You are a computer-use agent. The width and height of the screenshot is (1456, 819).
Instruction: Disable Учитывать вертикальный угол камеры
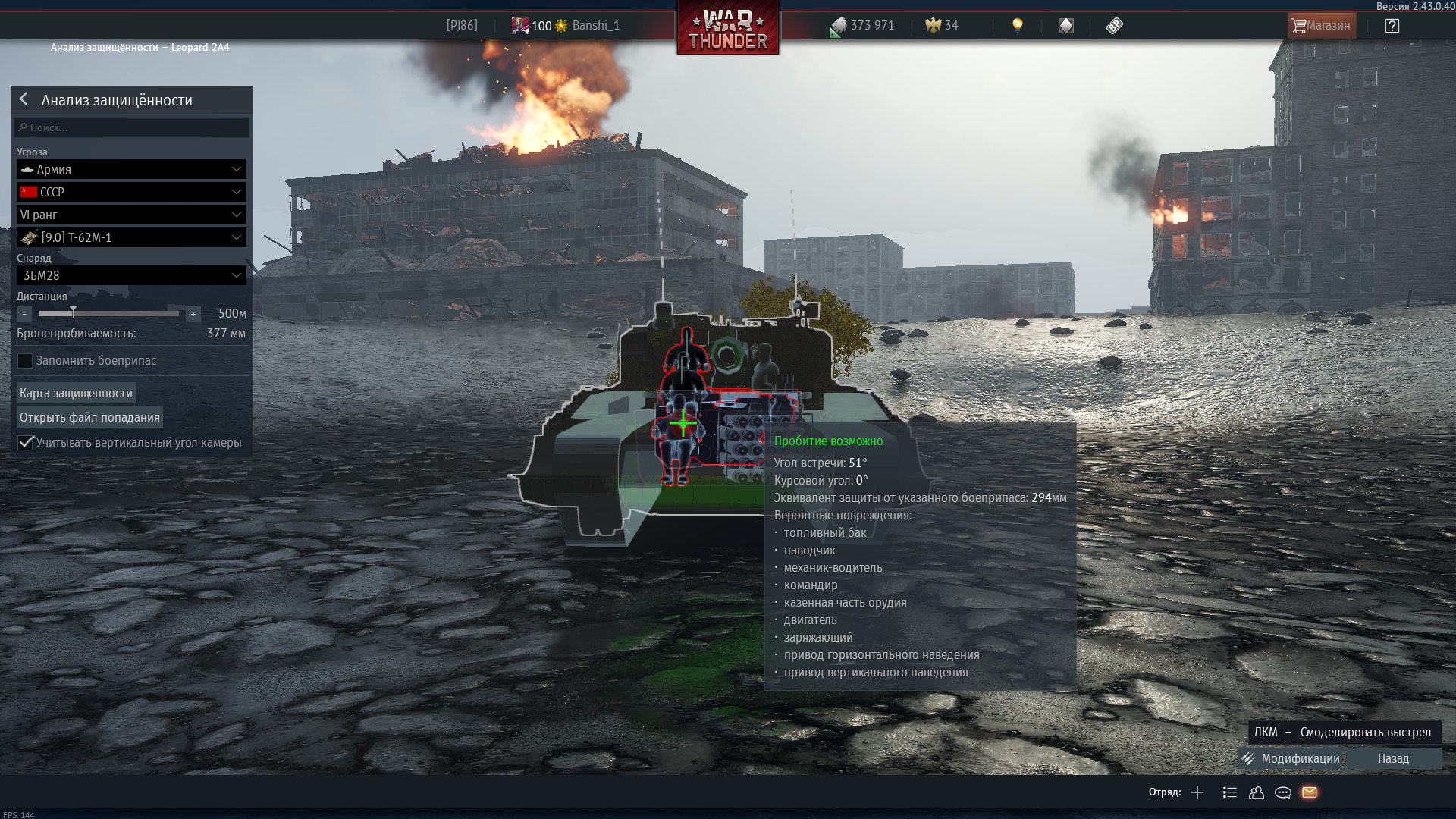25,442
